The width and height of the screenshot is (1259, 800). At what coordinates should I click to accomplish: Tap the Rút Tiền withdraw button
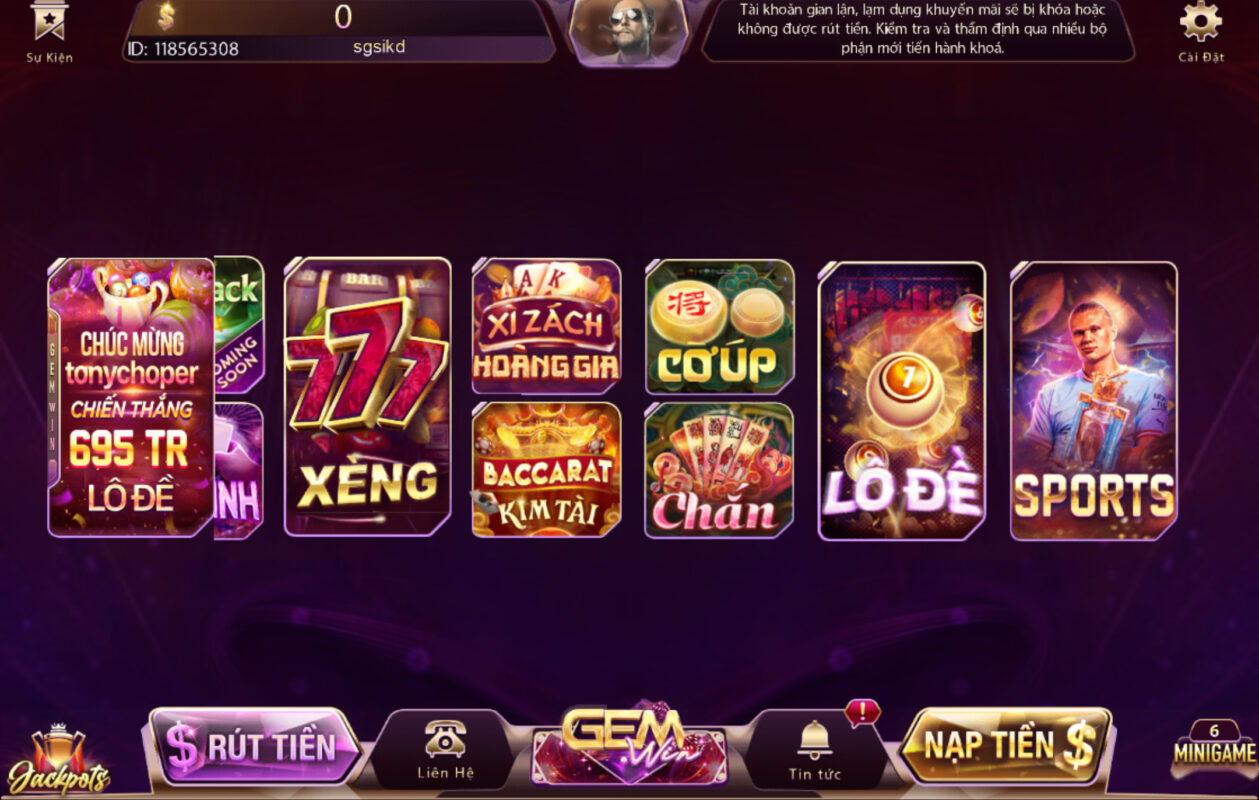click(x=255, y=746)
